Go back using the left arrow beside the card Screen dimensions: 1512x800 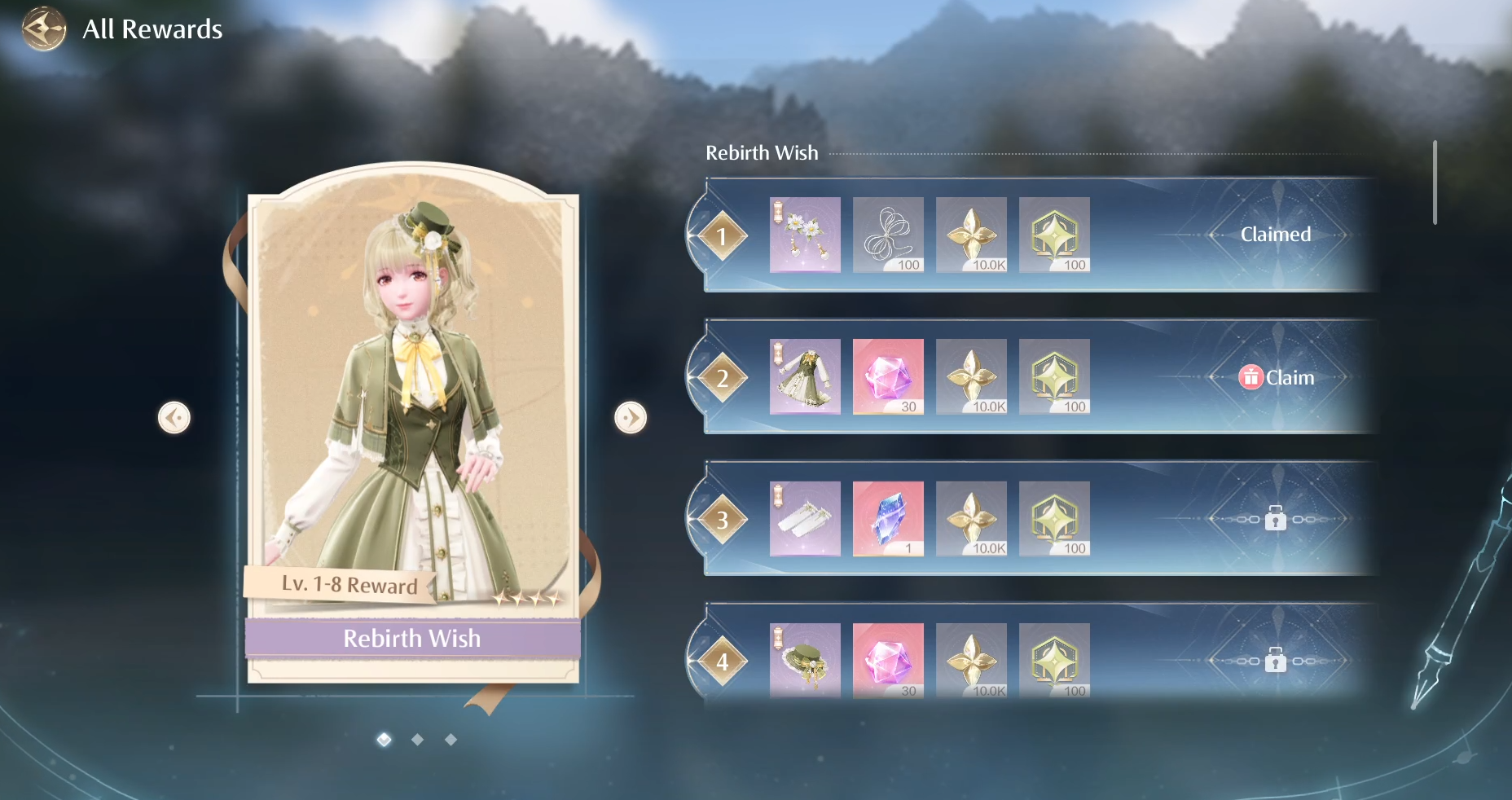[174, 417]
